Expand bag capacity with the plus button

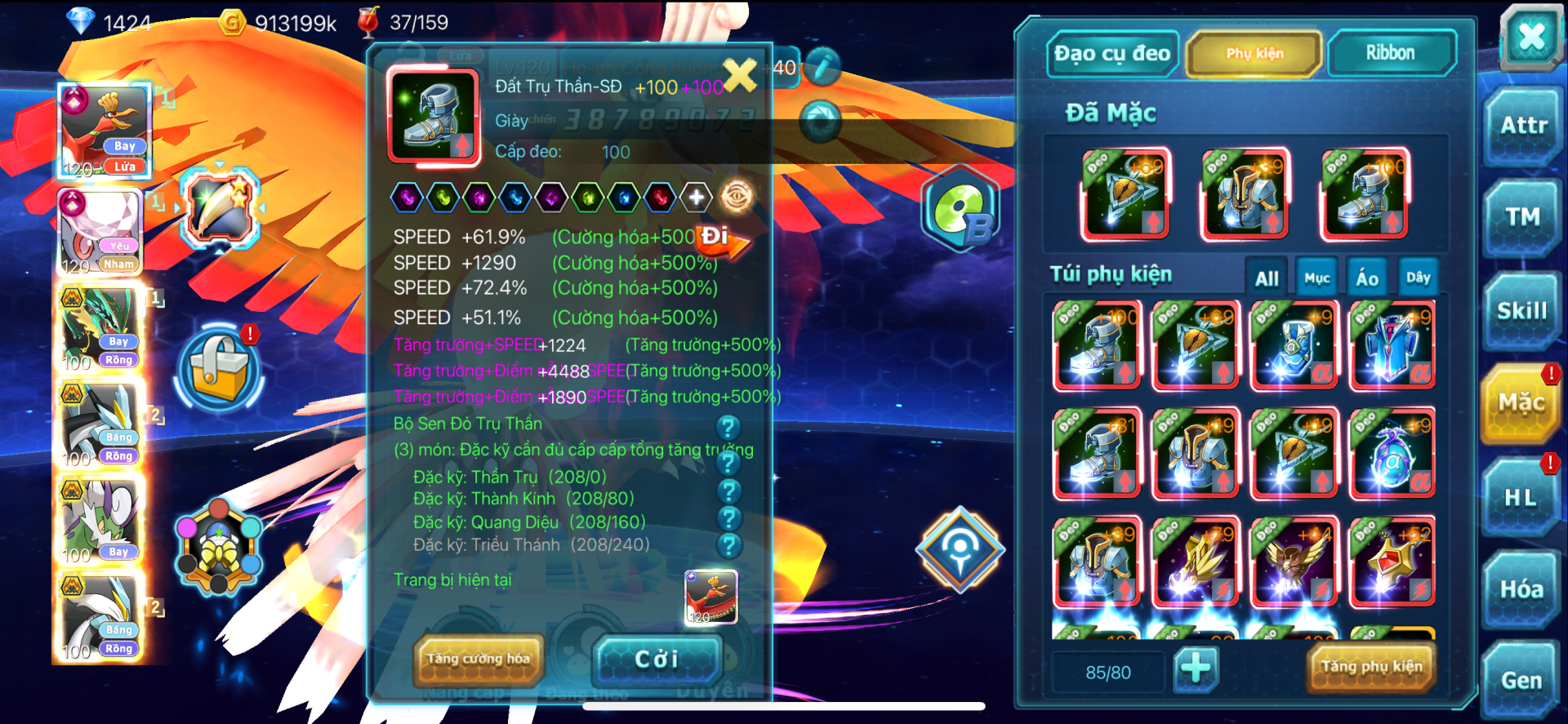point(1196,668)
